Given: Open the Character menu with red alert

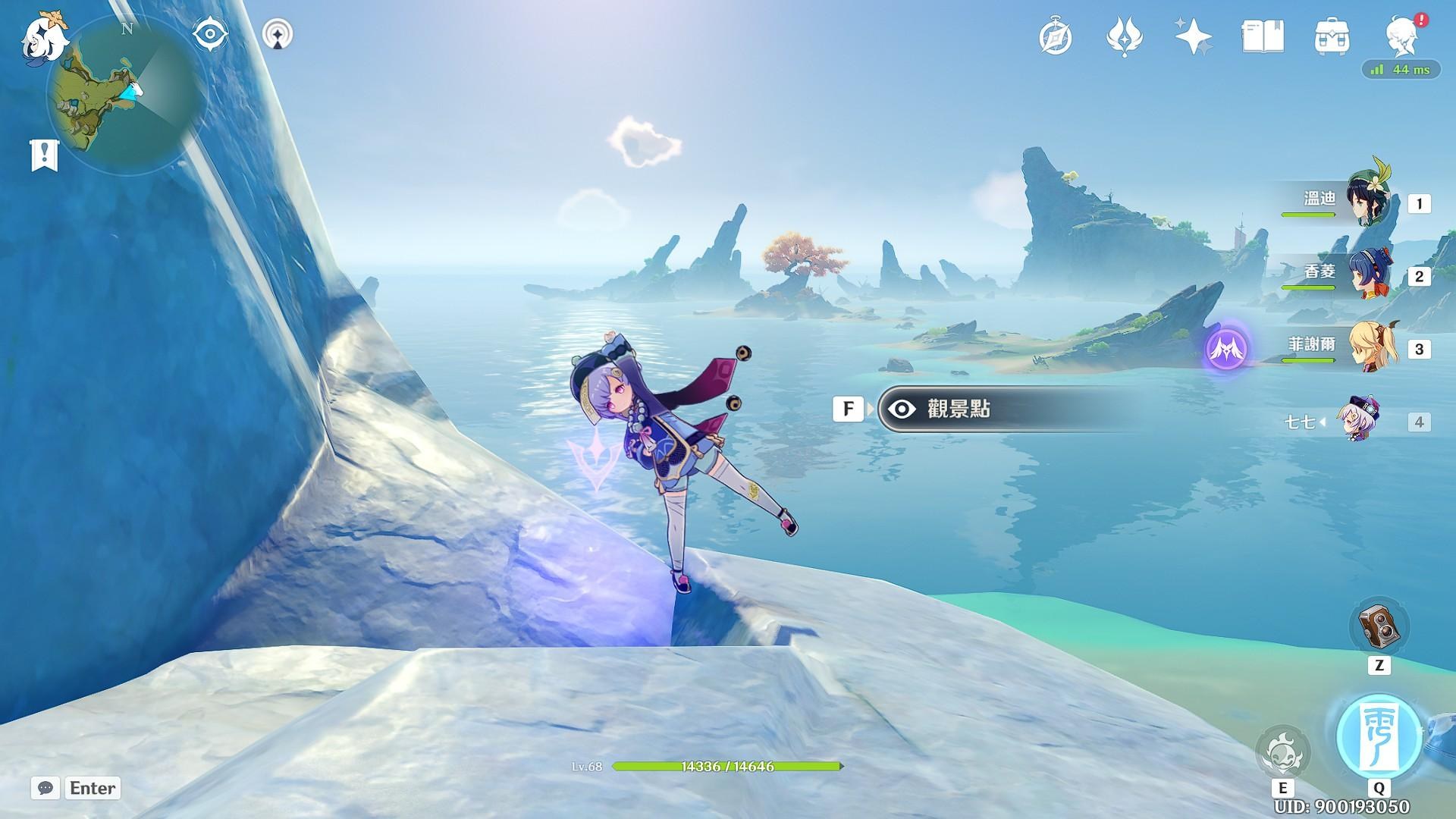Looking at the screenshot, I should pyautogui.click(x=1402, y=35).
